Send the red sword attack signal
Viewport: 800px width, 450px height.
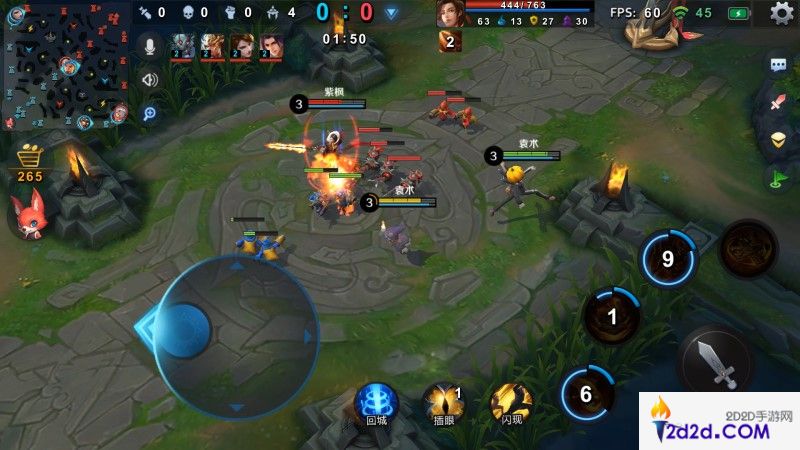click(x=779, y=103)
